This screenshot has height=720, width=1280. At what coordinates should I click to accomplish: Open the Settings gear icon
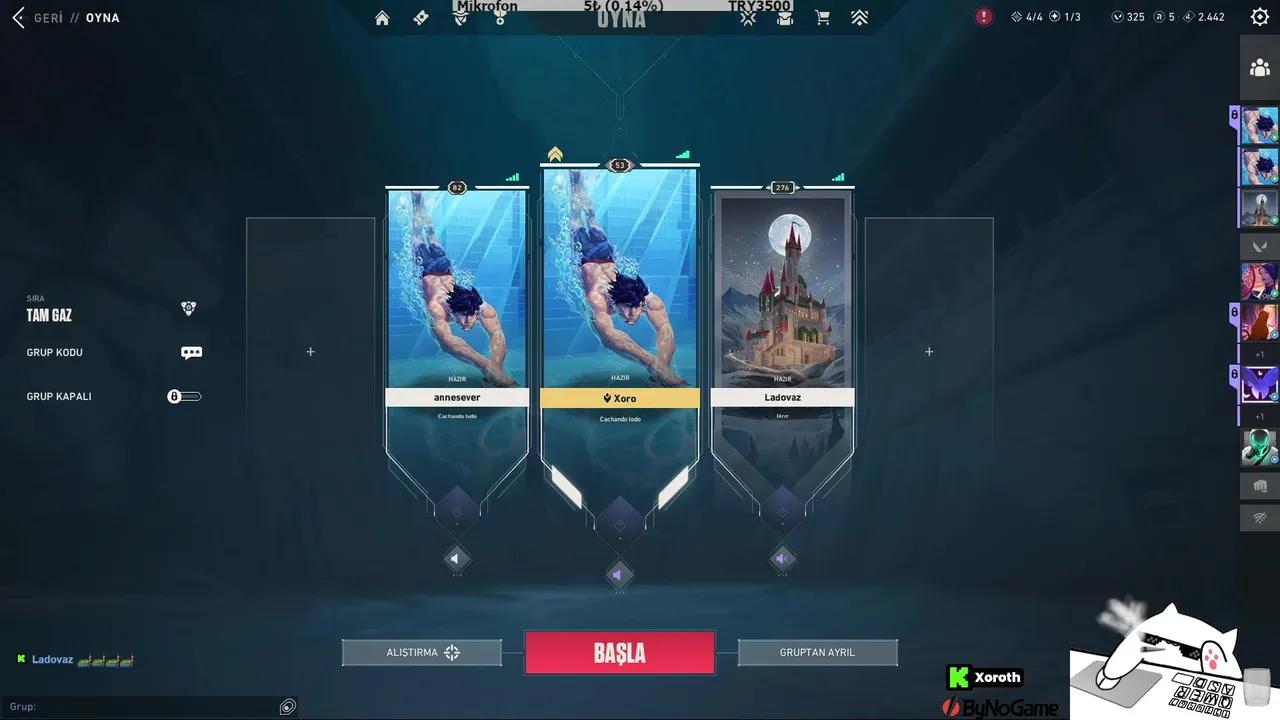coord(1259,16)
